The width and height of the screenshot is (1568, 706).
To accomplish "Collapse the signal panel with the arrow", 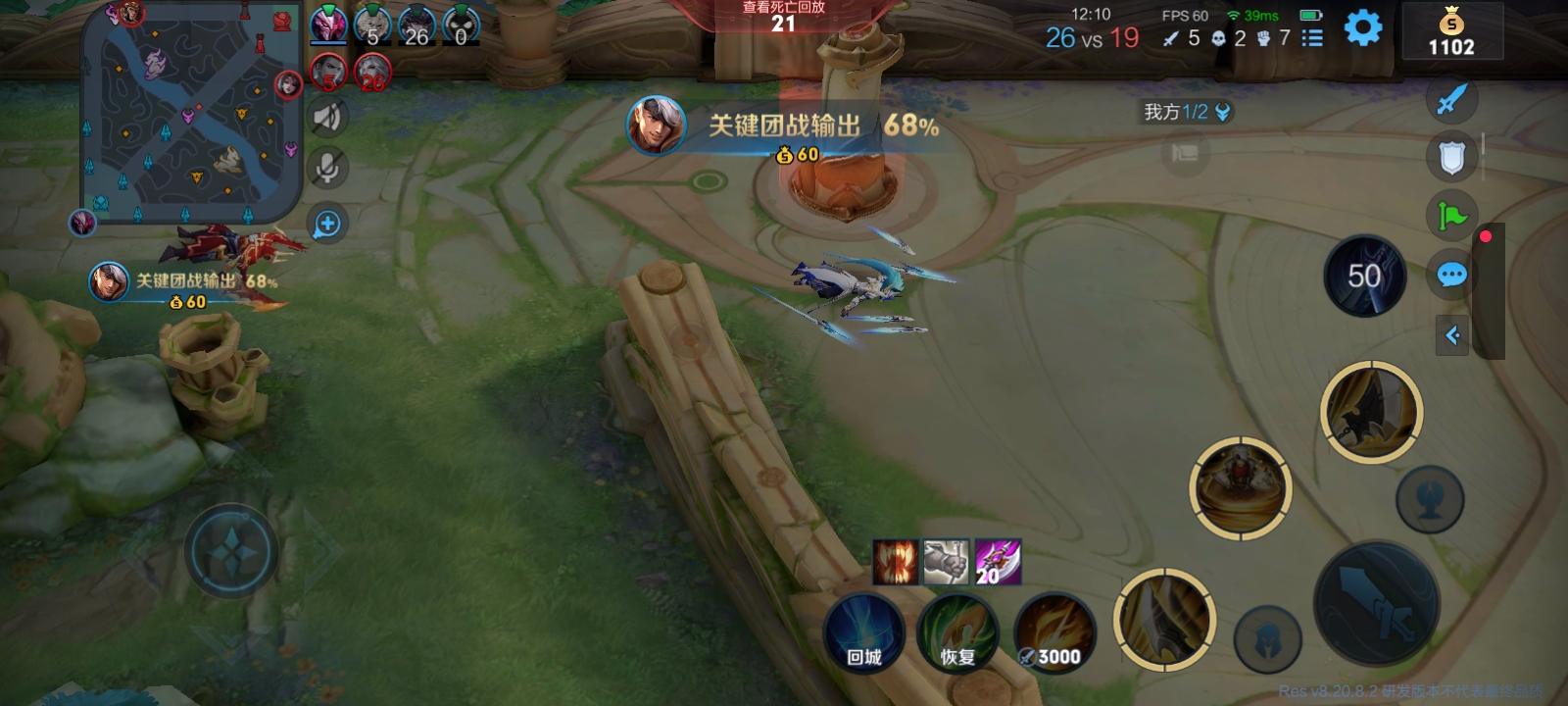I will pyautogui.click(x=1452, y=335).
